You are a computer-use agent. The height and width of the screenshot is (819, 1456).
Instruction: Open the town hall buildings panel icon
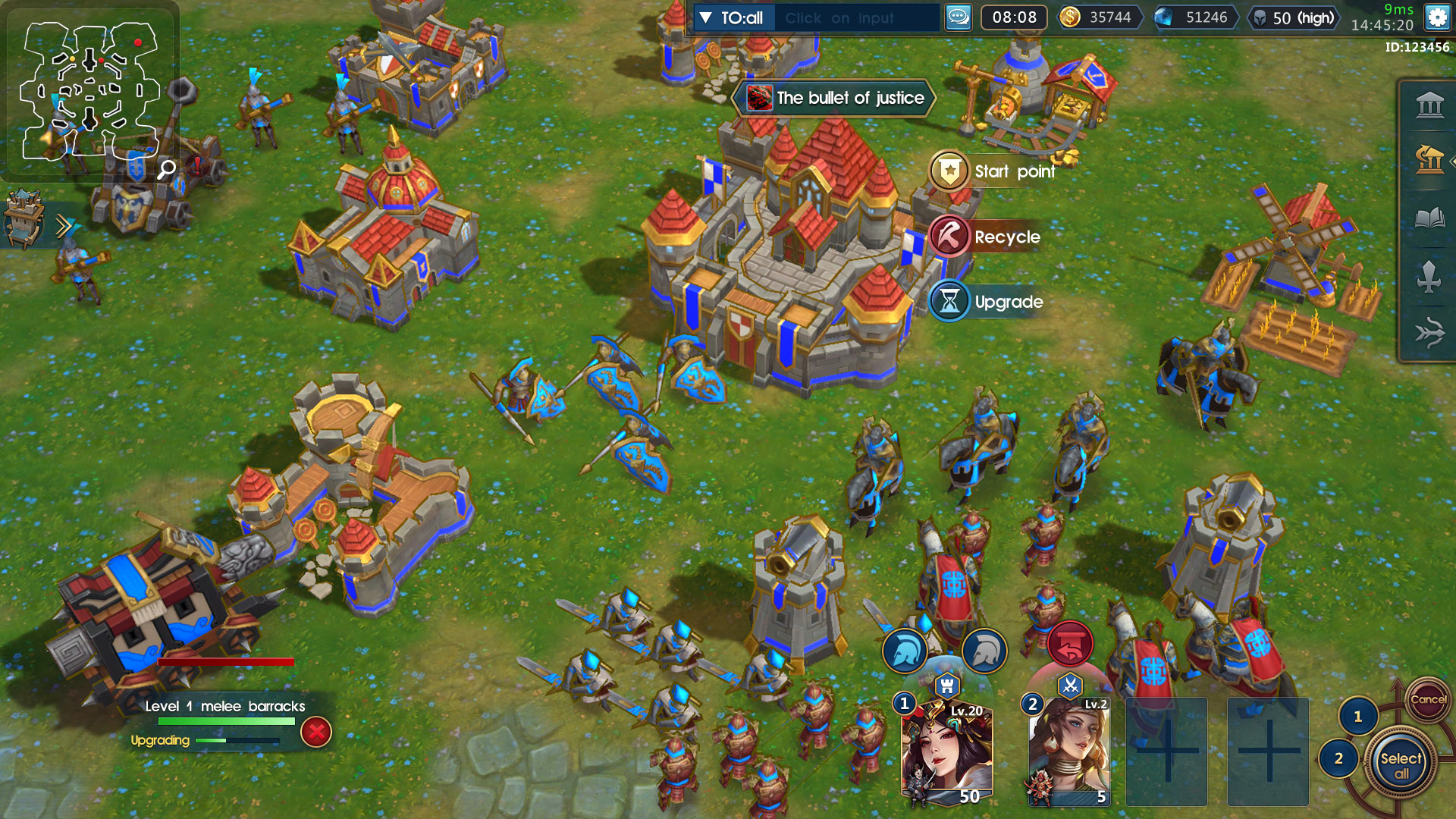click(x=1429, y=105)
